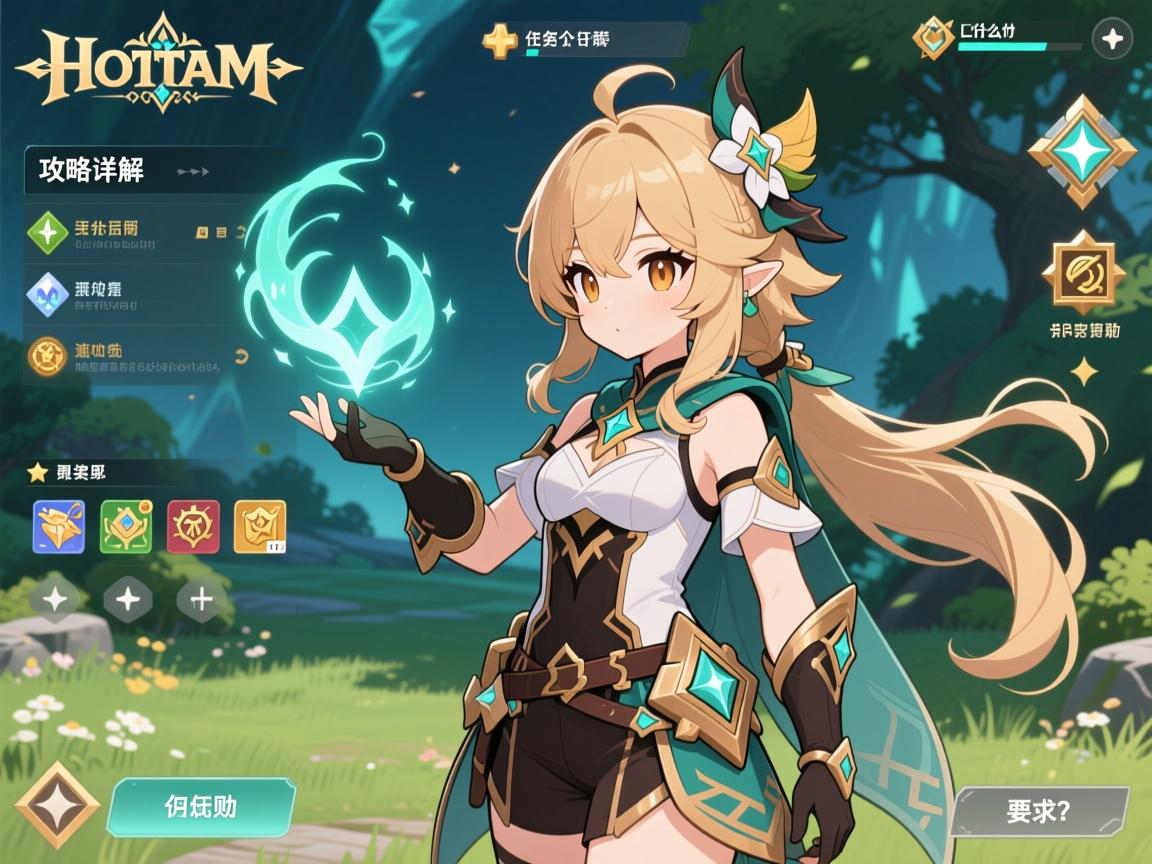The width and height of the screenshot is (1152, 864).
Task: Use the gold-framed brown swirl ability icon
Action: coord(1083,272)
